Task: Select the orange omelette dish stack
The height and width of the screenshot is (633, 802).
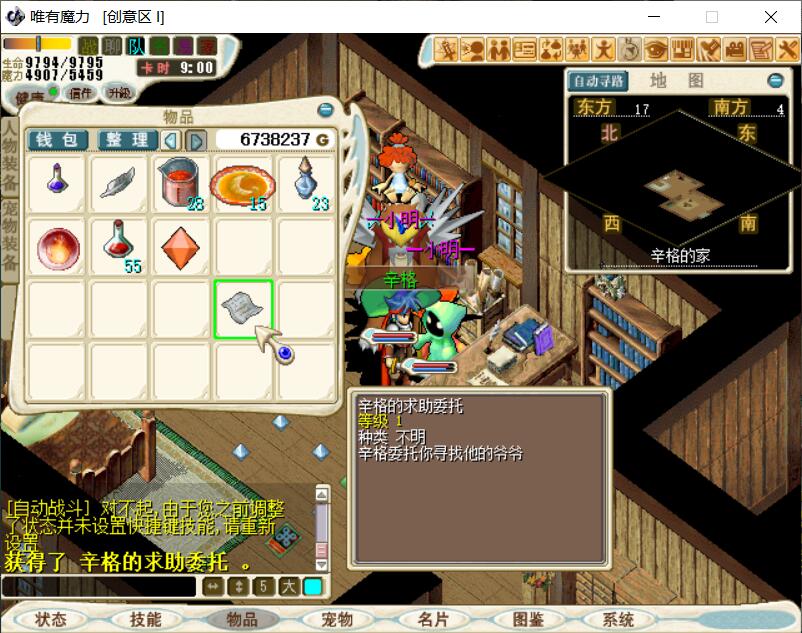Action: point(243,183)
